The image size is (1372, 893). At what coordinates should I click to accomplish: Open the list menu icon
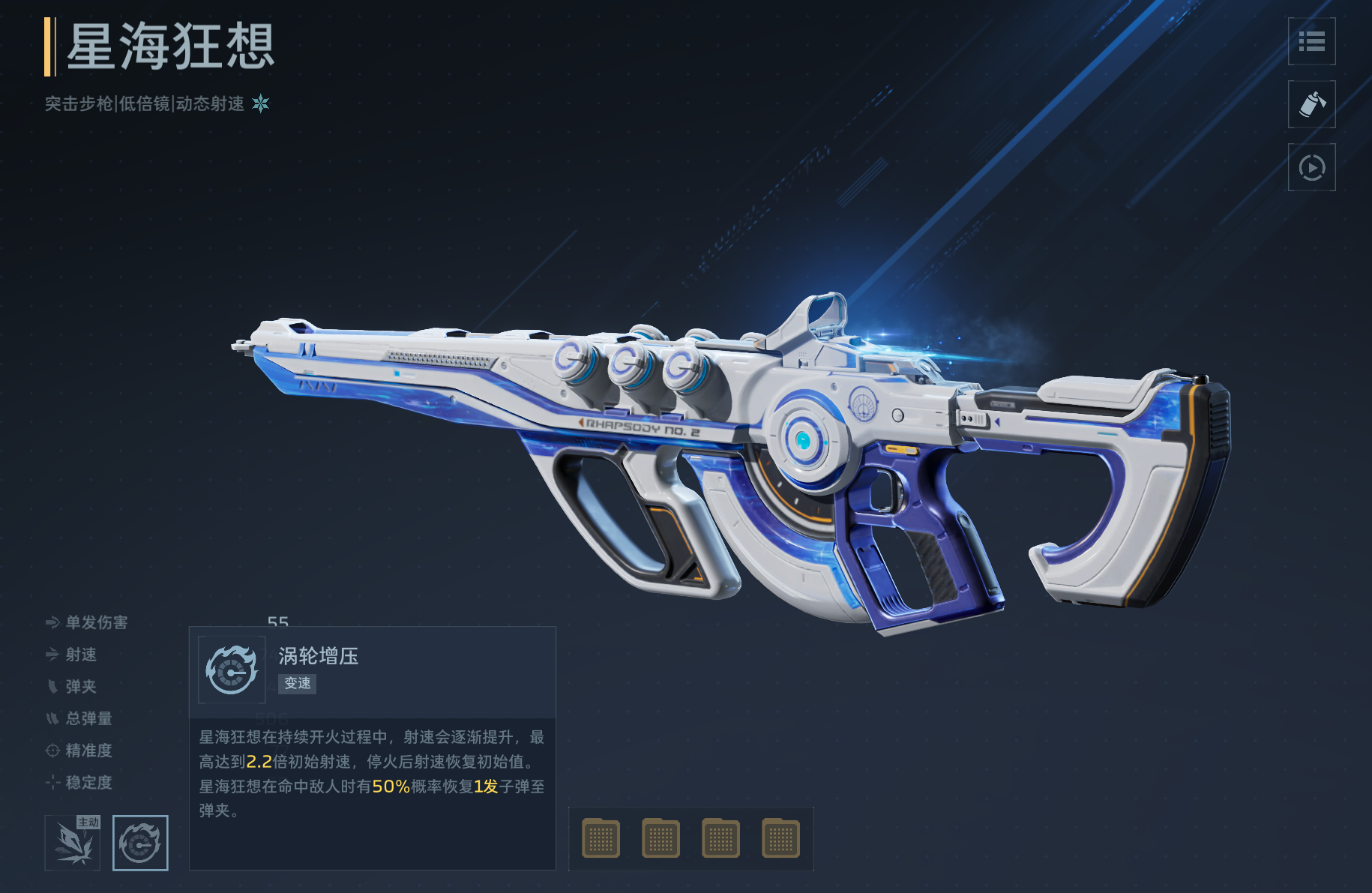tap(1311, 41)
